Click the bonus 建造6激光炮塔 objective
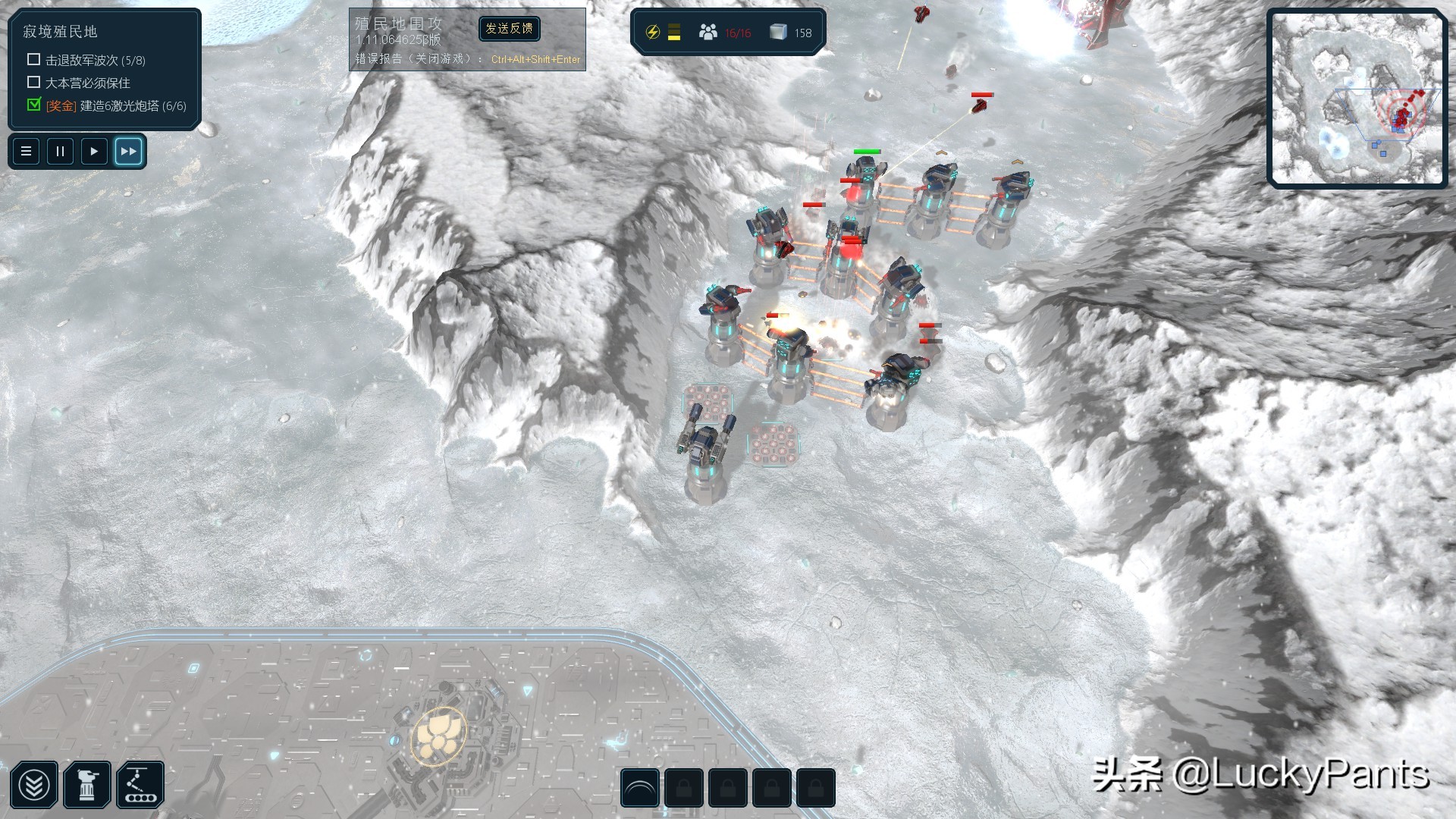The image size is (1456, 819). tap(115, 106)
